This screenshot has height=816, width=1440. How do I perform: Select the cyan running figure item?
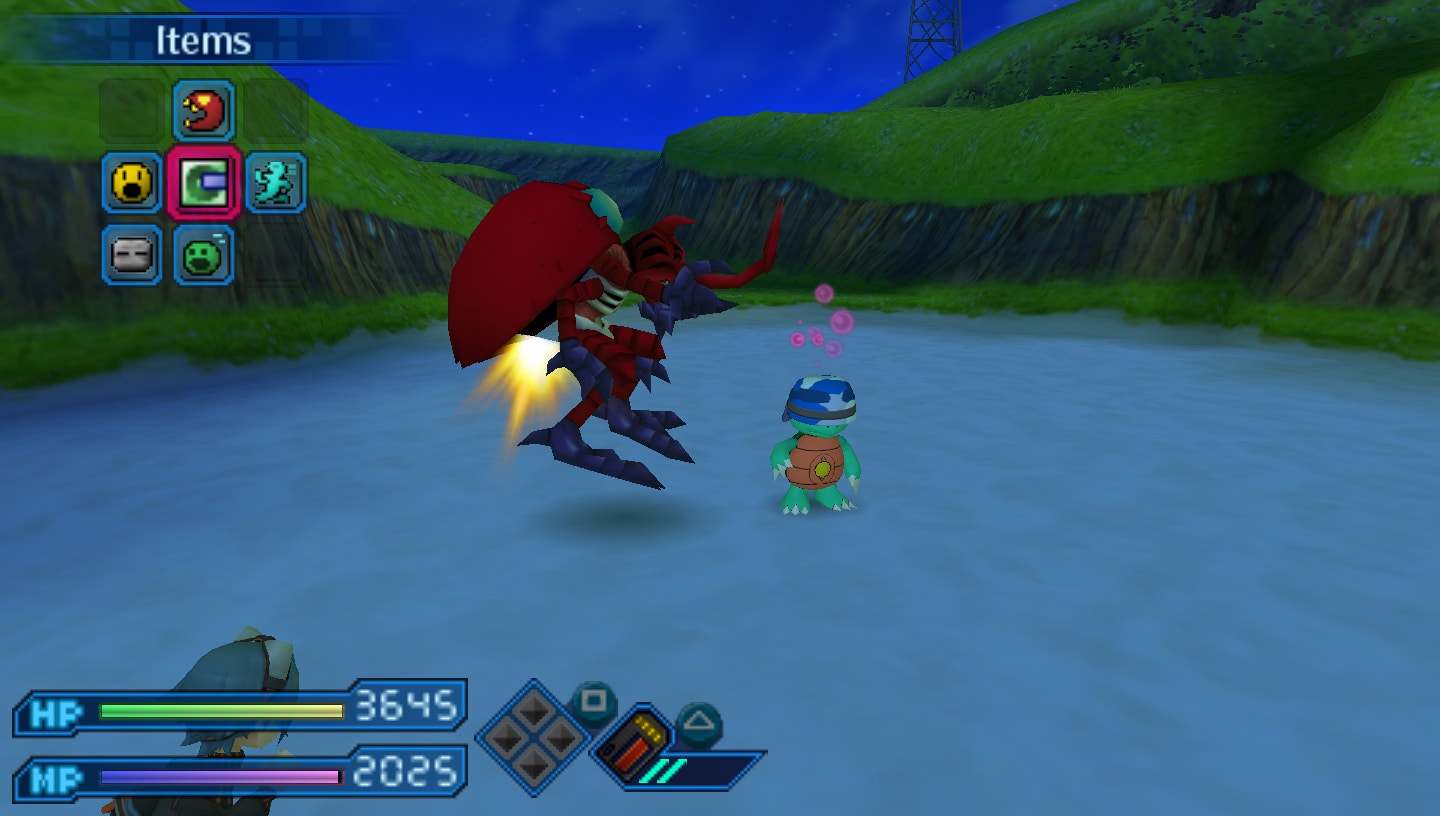coord(275,183)
